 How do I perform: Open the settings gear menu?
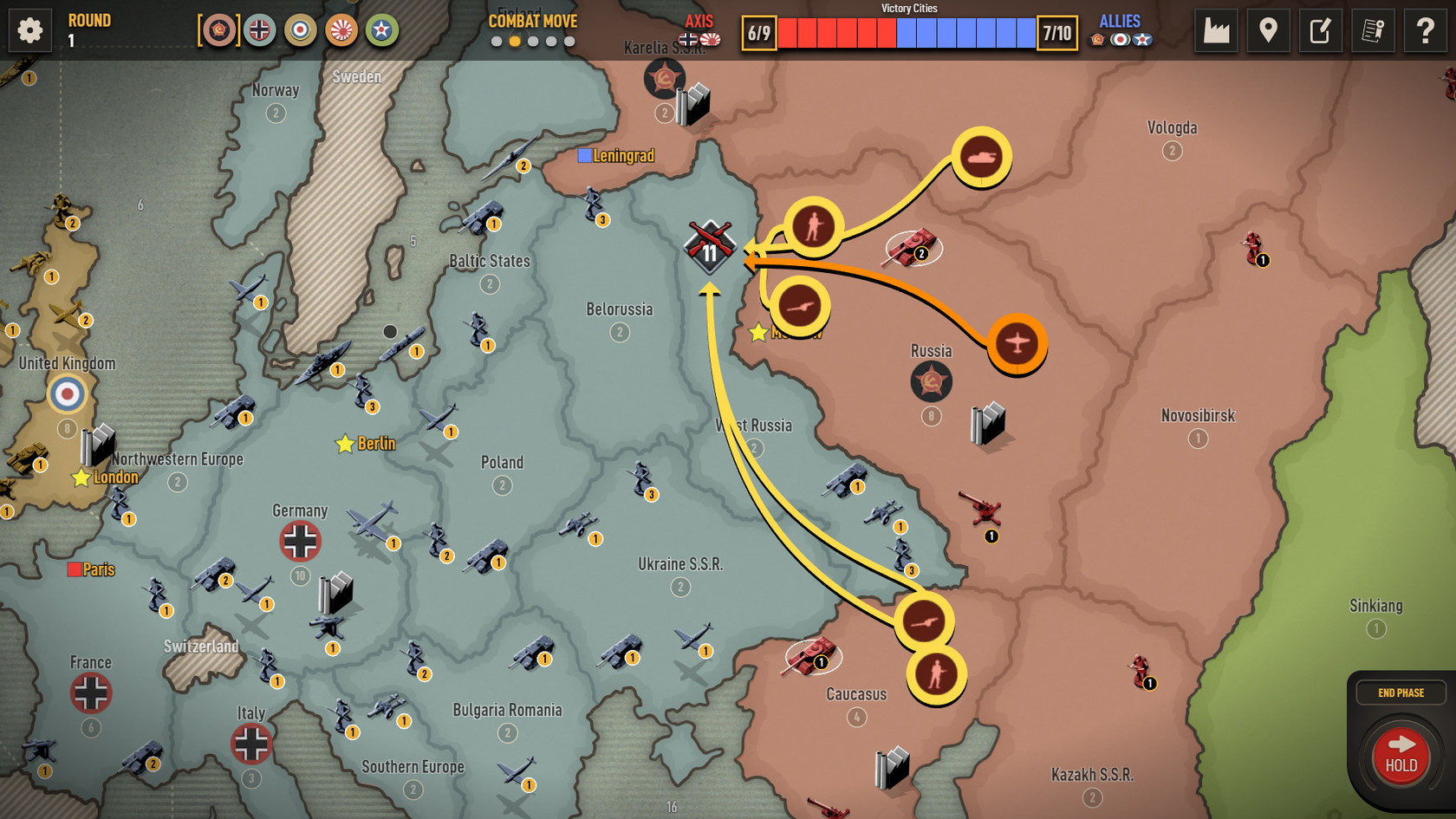pyautogui.click(x=29, y=29)
